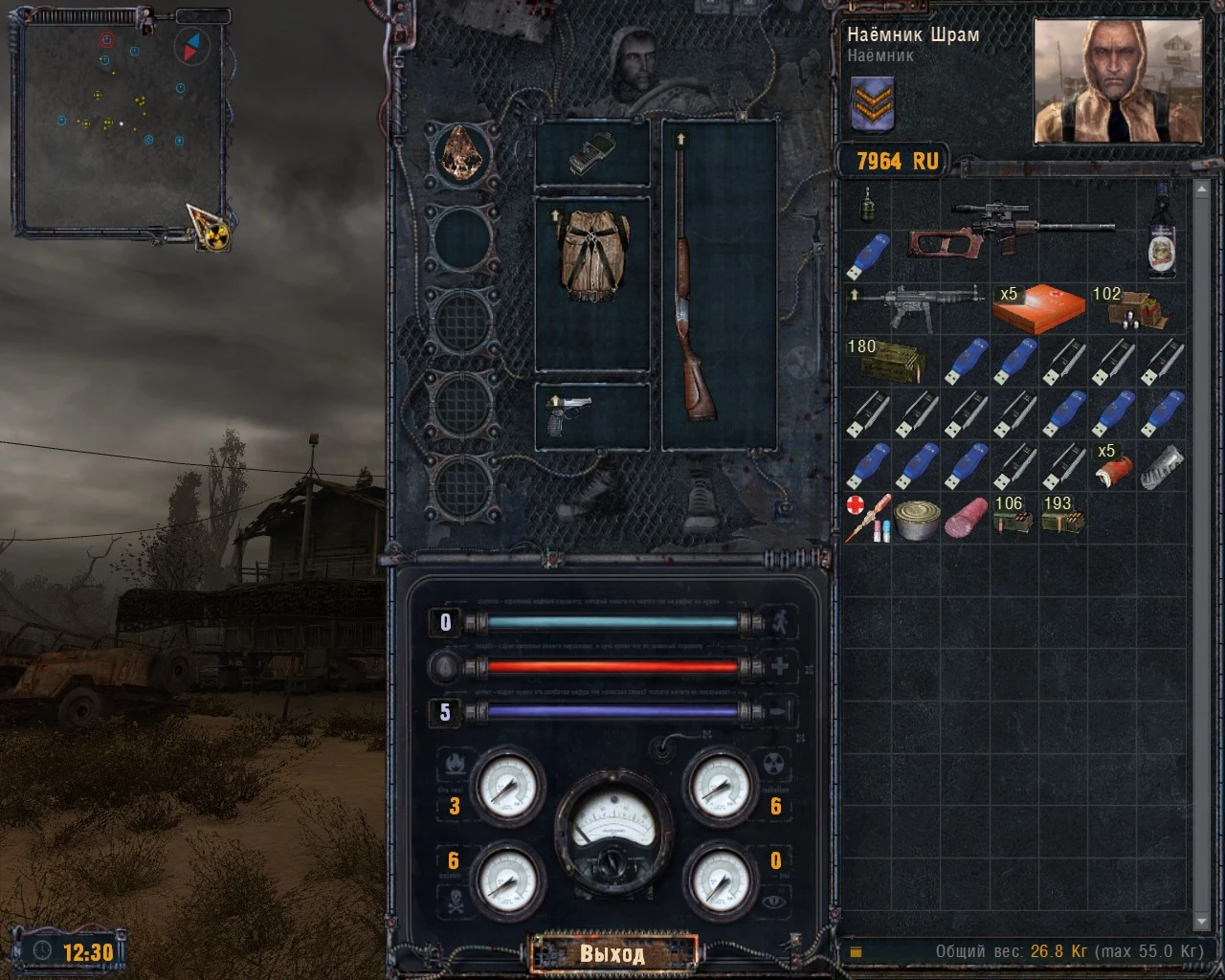Click the character portrait of Scar
The image size is (1225, 980).
(1116, 81)
